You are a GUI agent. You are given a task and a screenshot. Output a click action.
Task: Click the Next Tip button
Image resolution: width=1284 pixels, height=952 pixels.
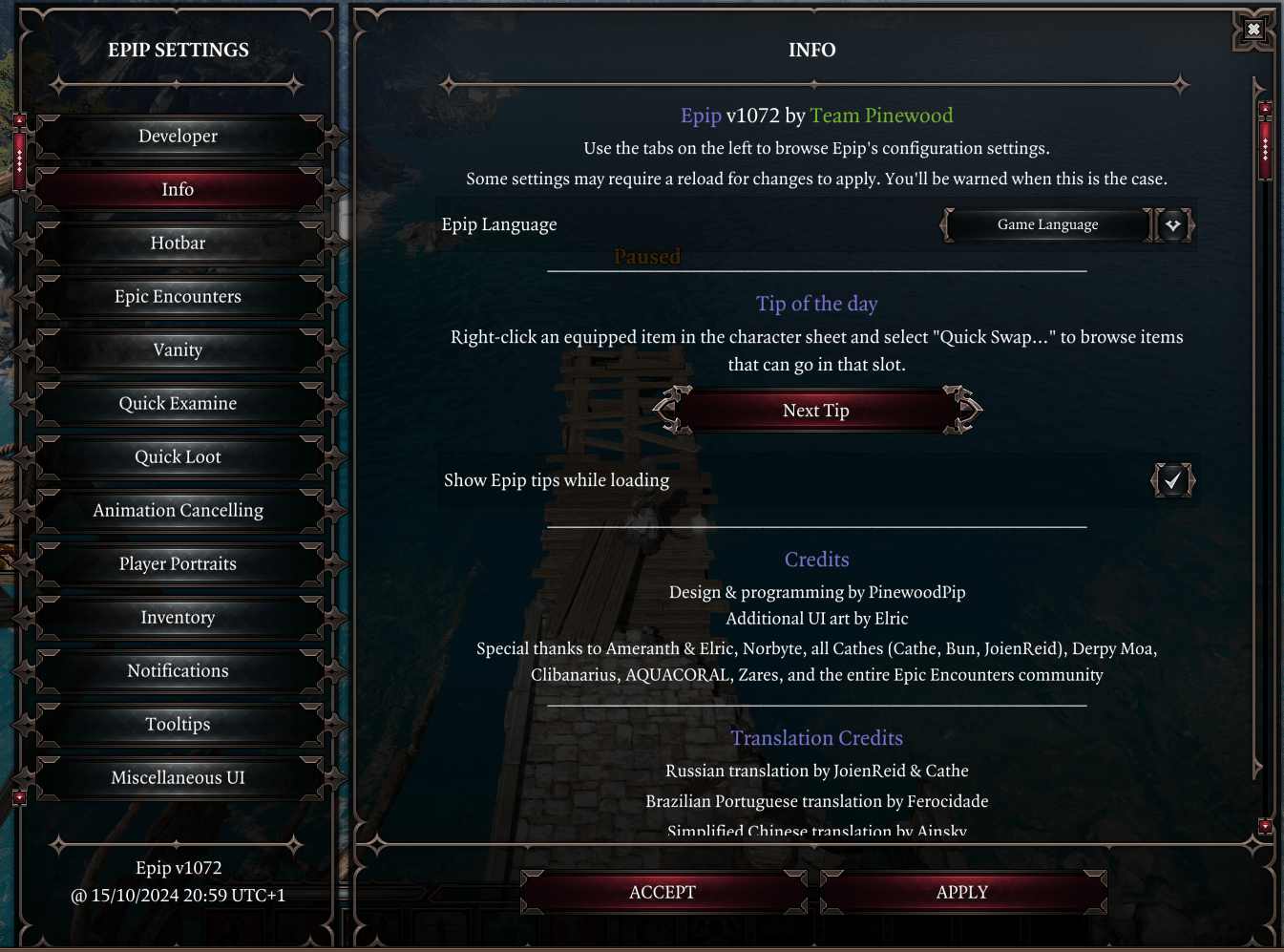click(816, 411)
